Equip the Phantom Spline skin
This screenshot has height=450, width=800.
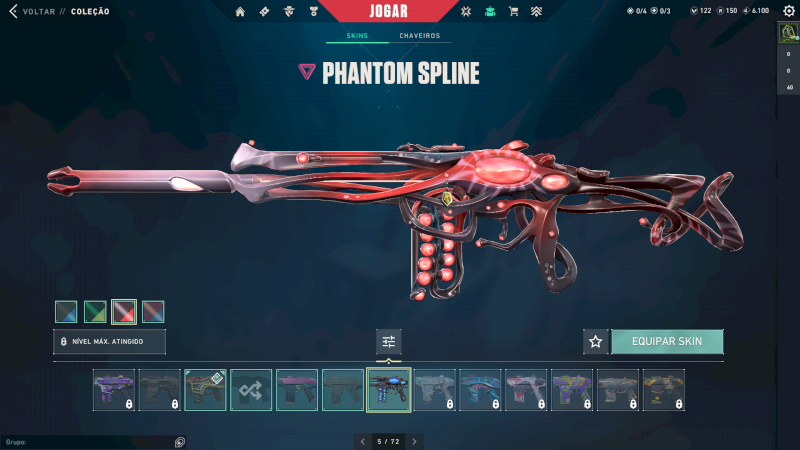(x=667, y=341)
